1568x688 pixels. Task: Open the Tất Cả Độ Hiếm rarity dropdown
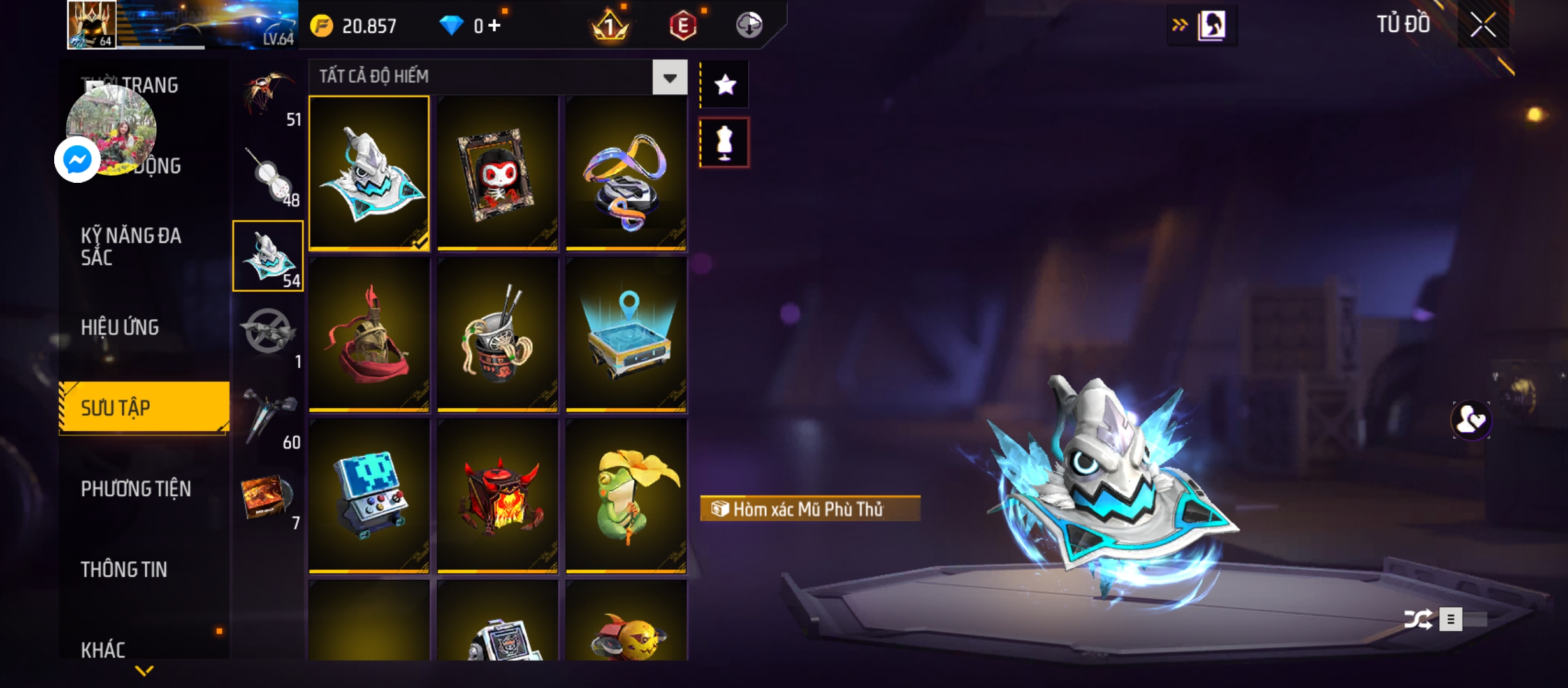669,78
